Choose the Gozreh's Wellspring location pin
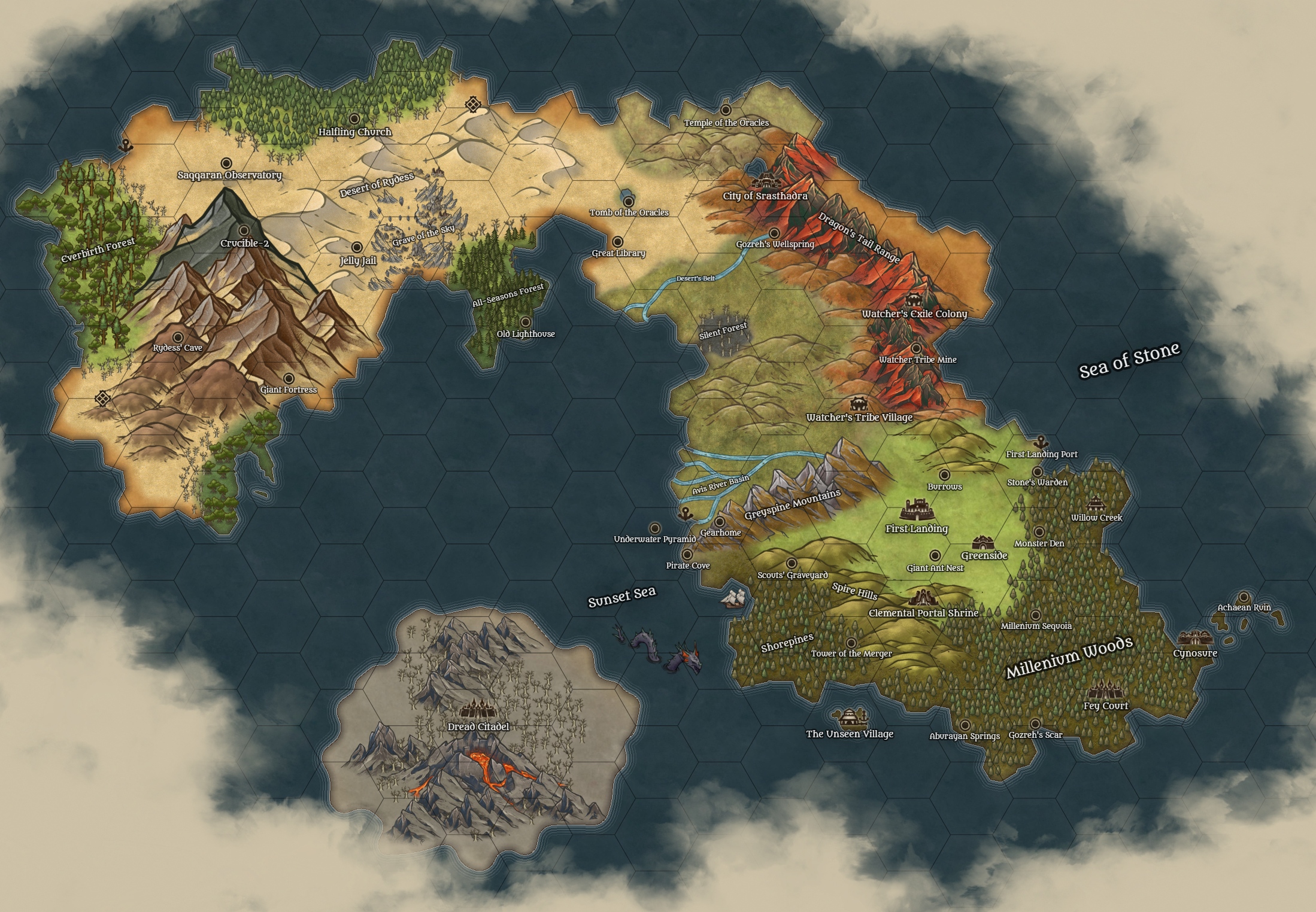Viewport: 1316px width, 912px height. point(774,233)
